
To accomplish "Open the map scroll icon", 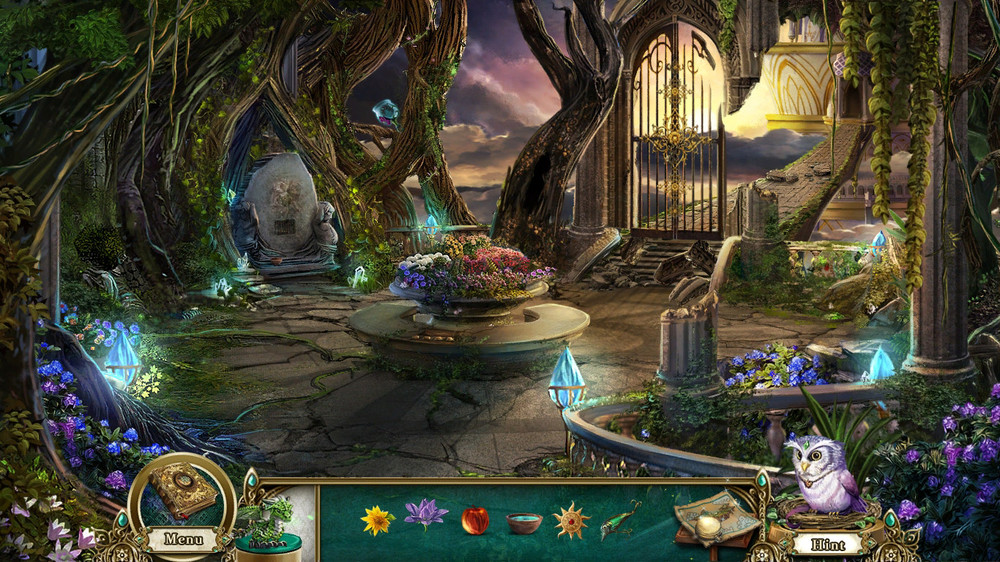I will click(714, 519).
